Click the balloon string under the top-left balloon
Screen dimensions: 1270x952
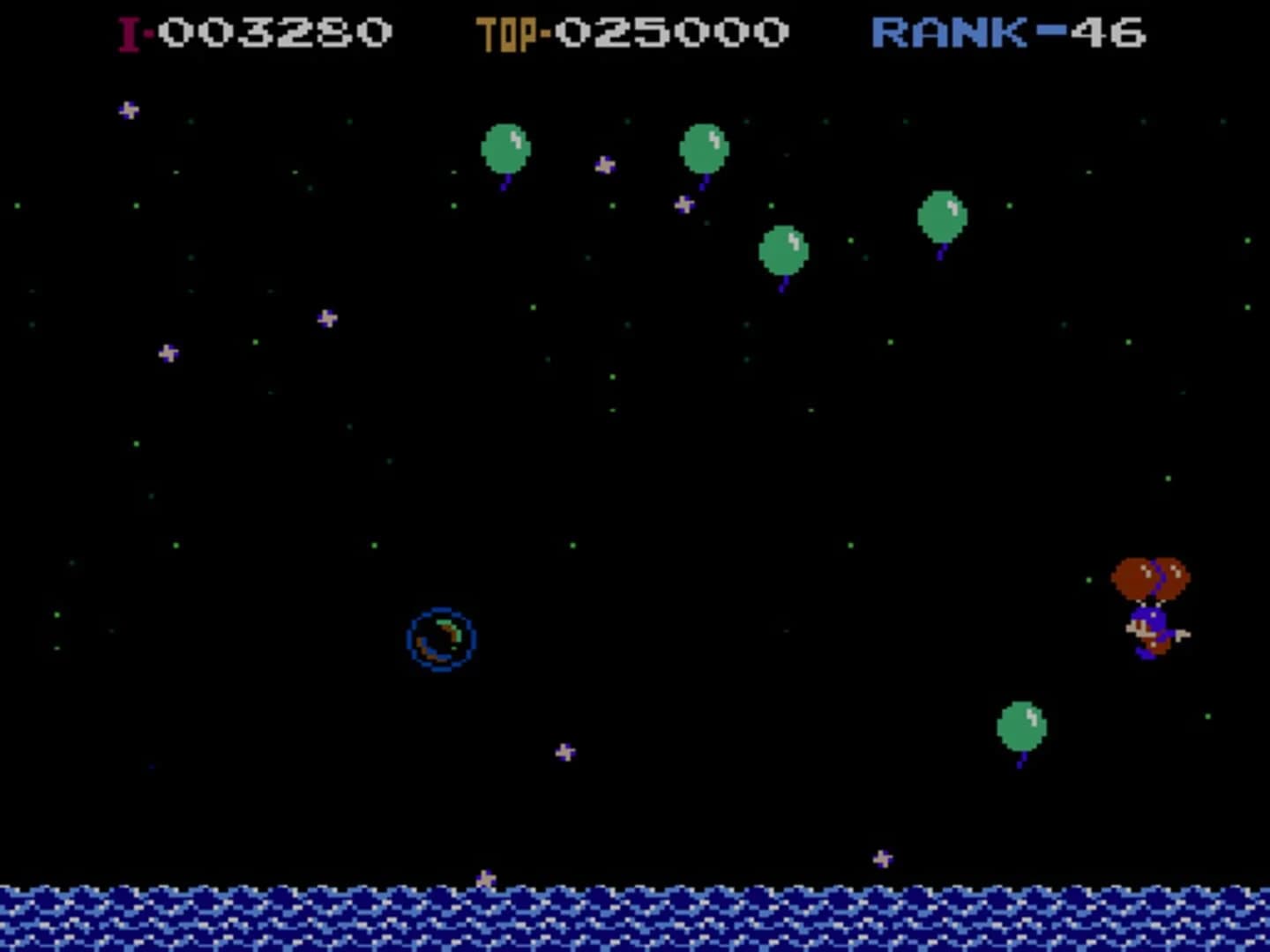[504, 183]
